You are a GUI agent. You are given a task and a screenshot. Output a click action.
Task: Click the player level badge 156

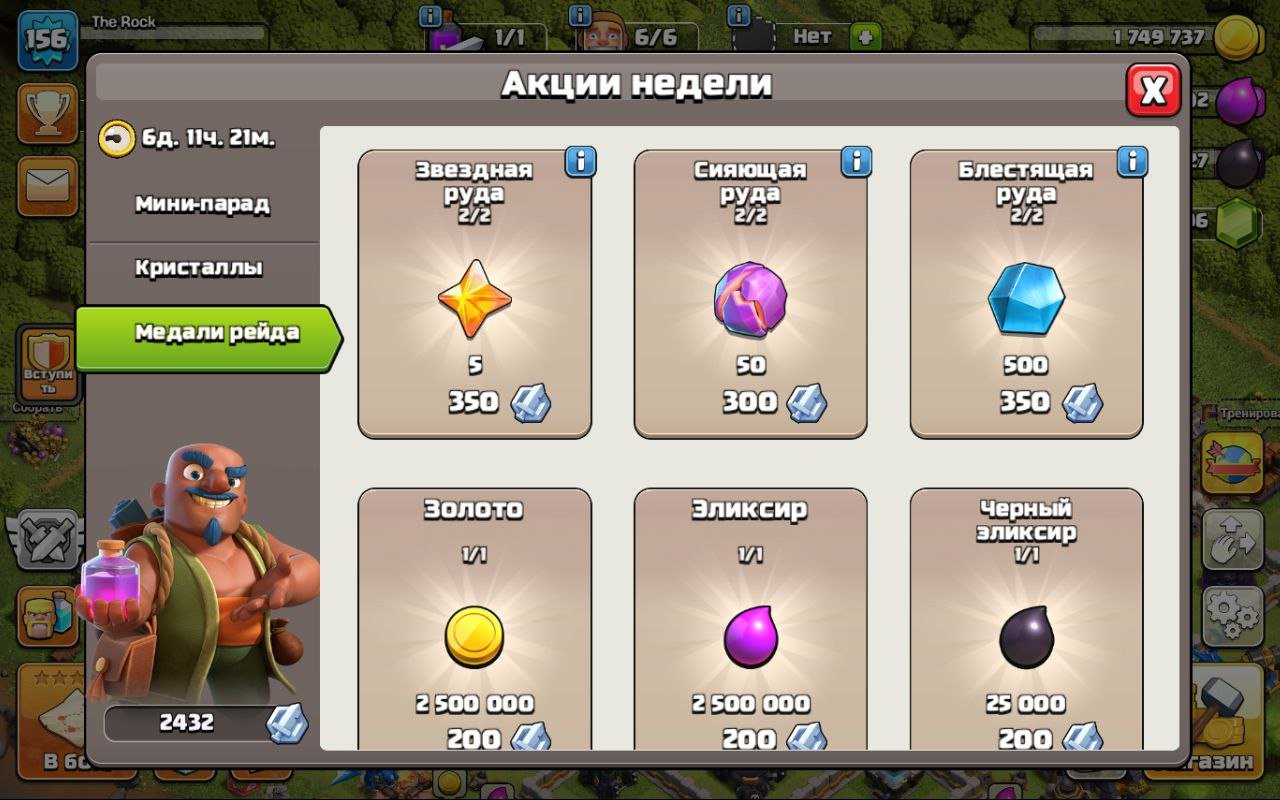point(45,40)
